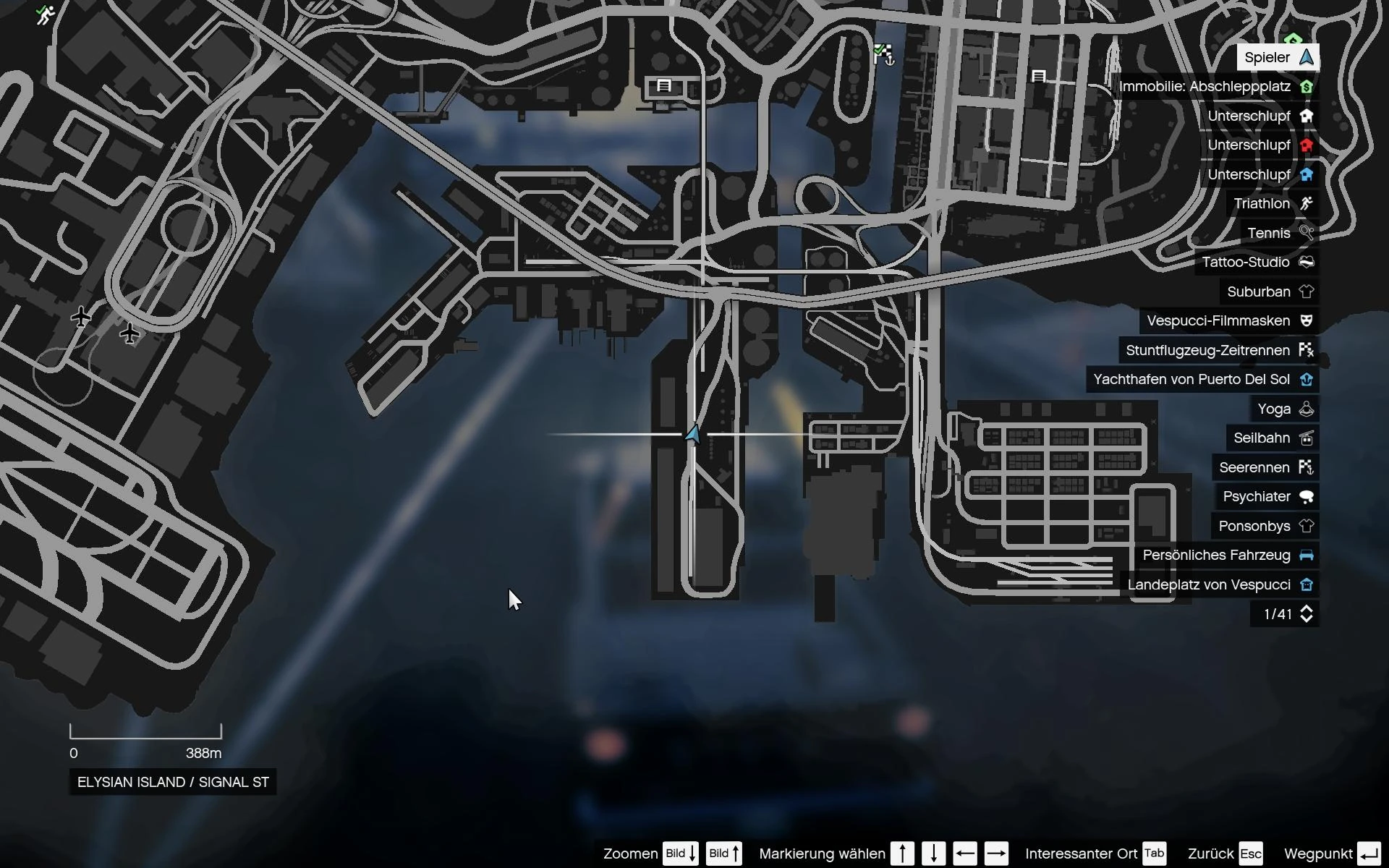Select the Persönliches Fahrzeug car icon
1389x868 pixels.
pyautogui.click(x=1307, y=555)
